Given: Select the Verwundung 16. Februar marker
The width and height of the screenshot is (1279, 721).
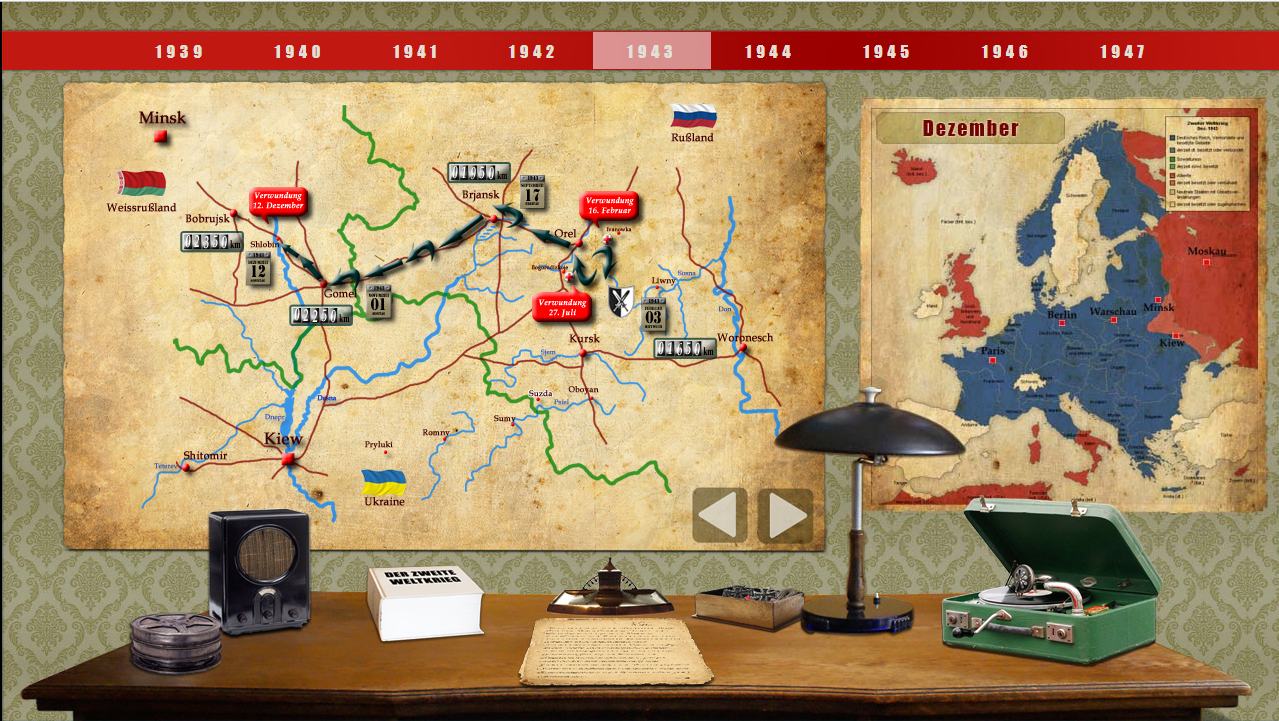Looking at the screenshot, I should [608, 206].
